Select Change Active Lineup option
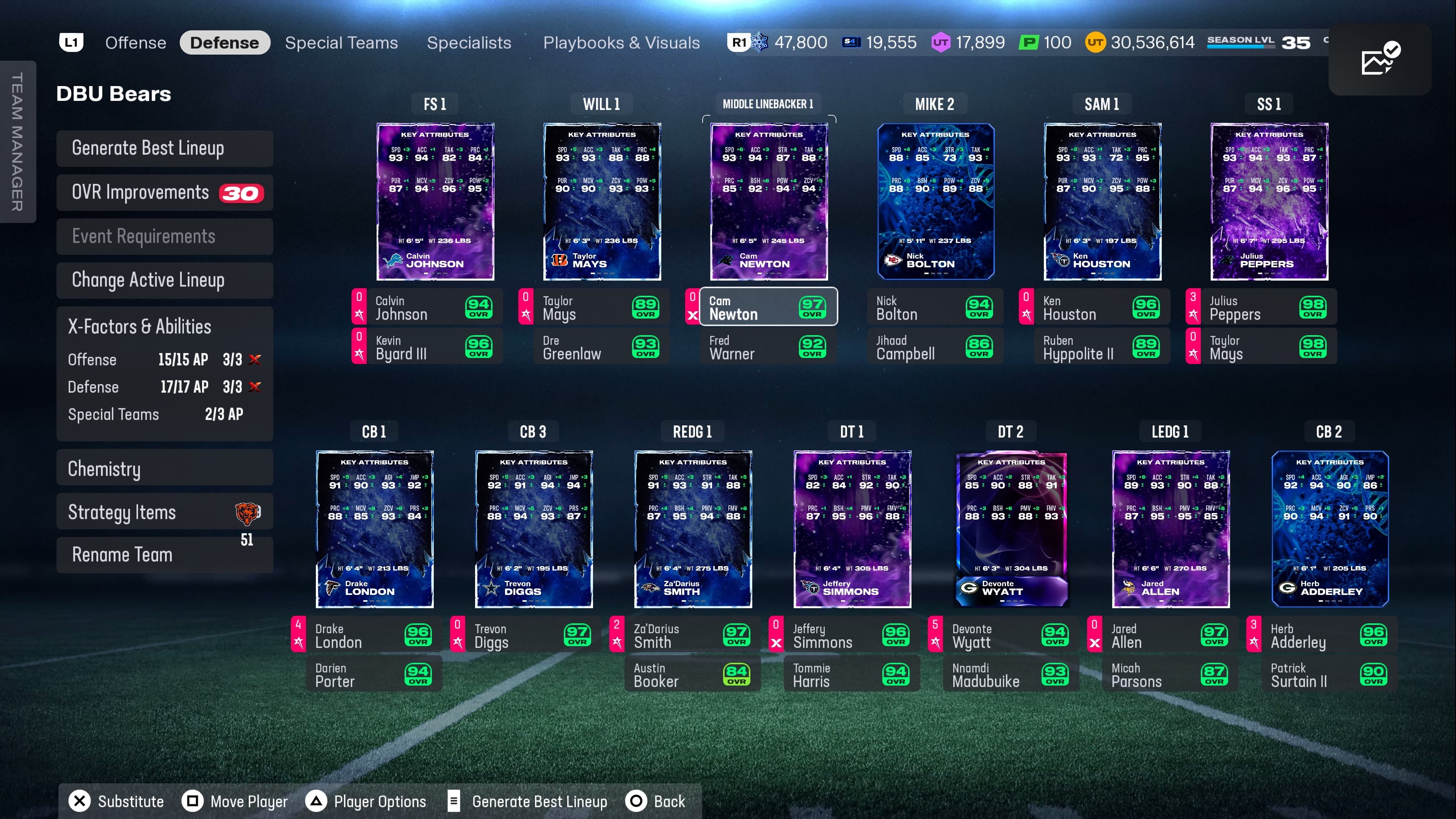1456x819 pixels. click(x=165, y=280)
